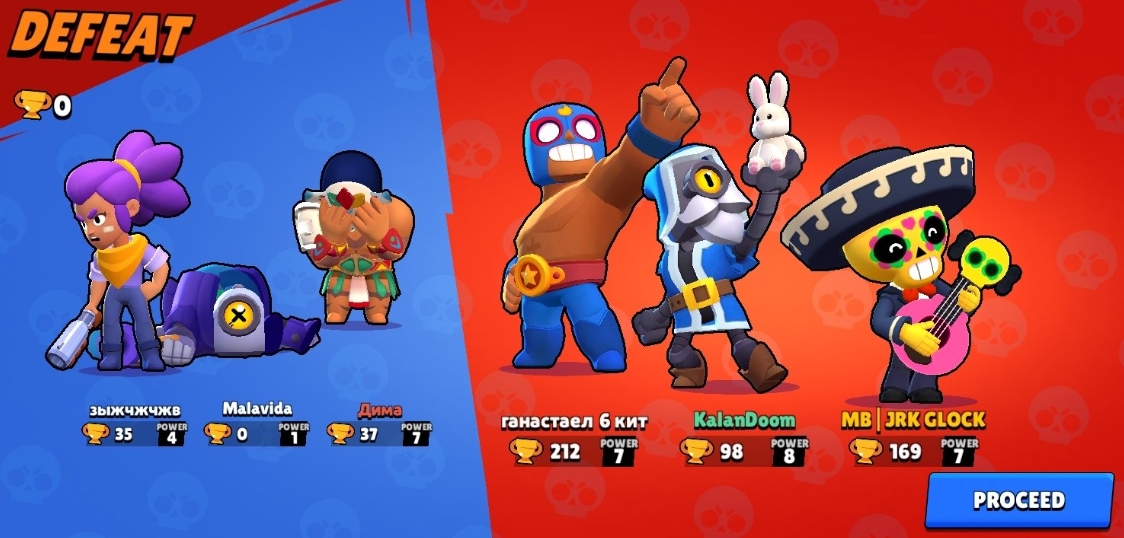Screen dimensions: 1124x538
Task: Open KalanDoom's player entry
Action: tap(744, 420)
